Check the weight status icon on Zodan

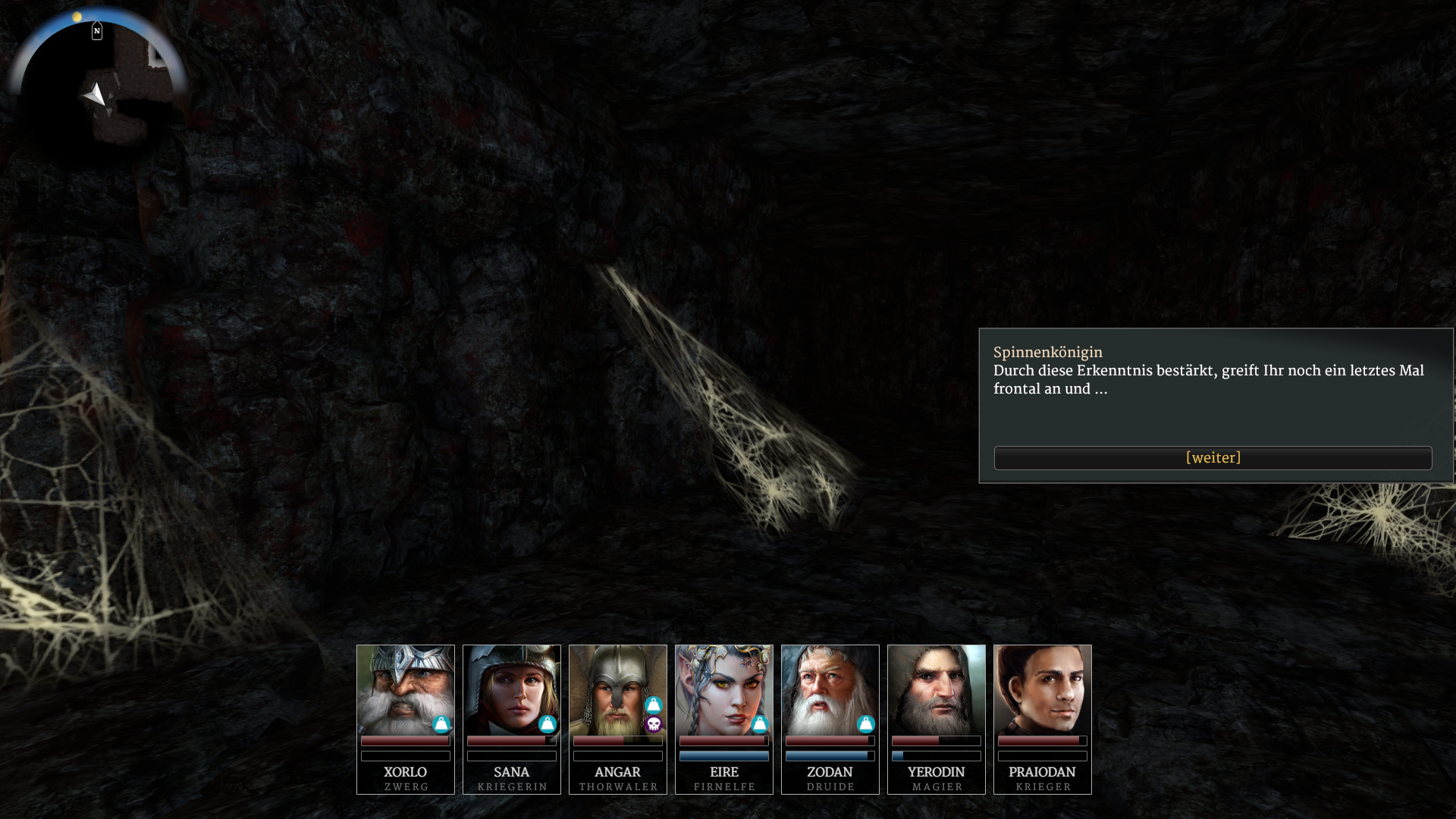(x=866, y=725)
